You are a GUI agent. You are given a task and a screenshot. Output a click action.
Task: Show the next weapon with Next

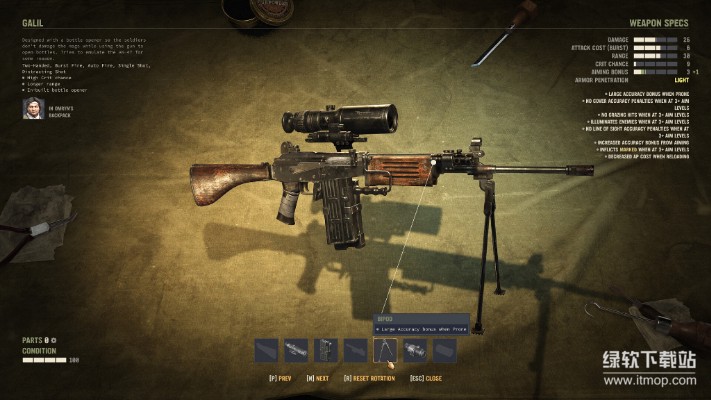click(318, 379)
